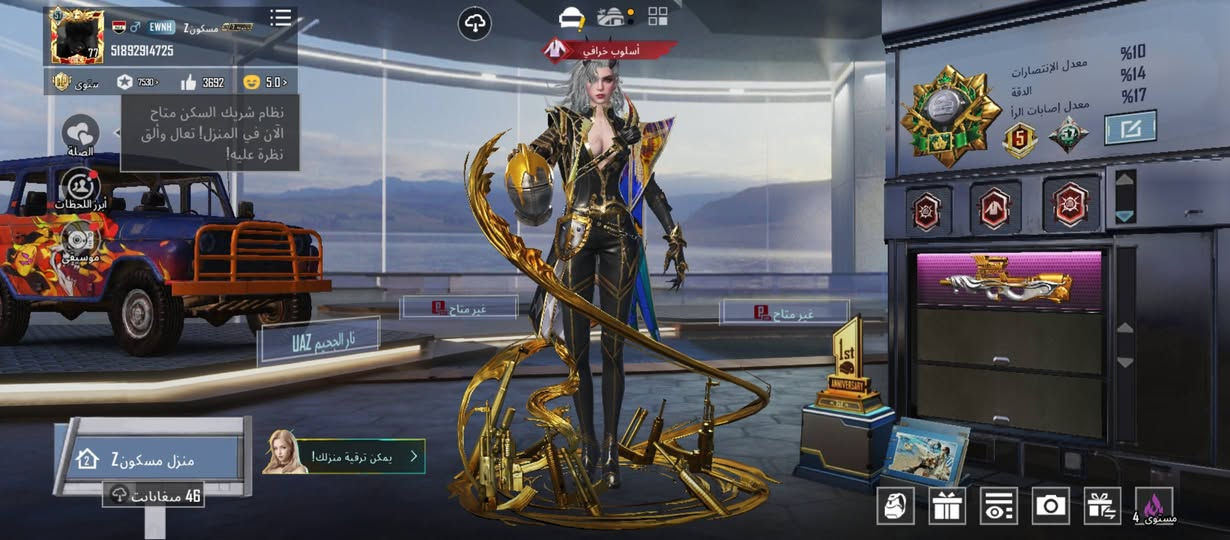Viewport: 1230px width, 540px height.
Task: Open the list with eye icon
Action: [x=999, y=506]
